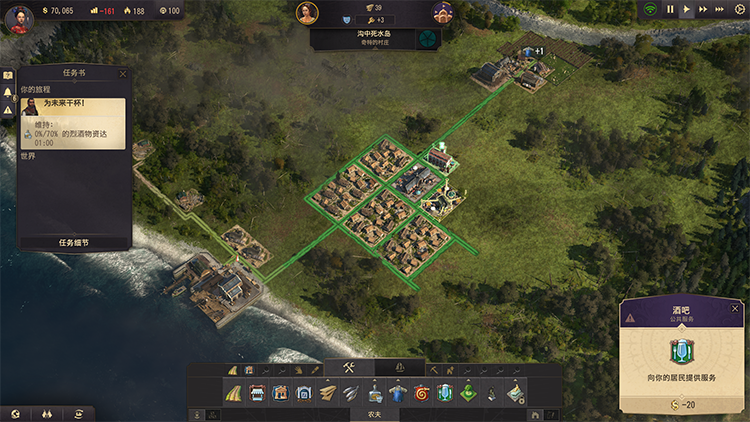Viewport: 750px width, 422px height.
Task: Close the 任务书 quest book panel
Action: [x=123, y=73]
